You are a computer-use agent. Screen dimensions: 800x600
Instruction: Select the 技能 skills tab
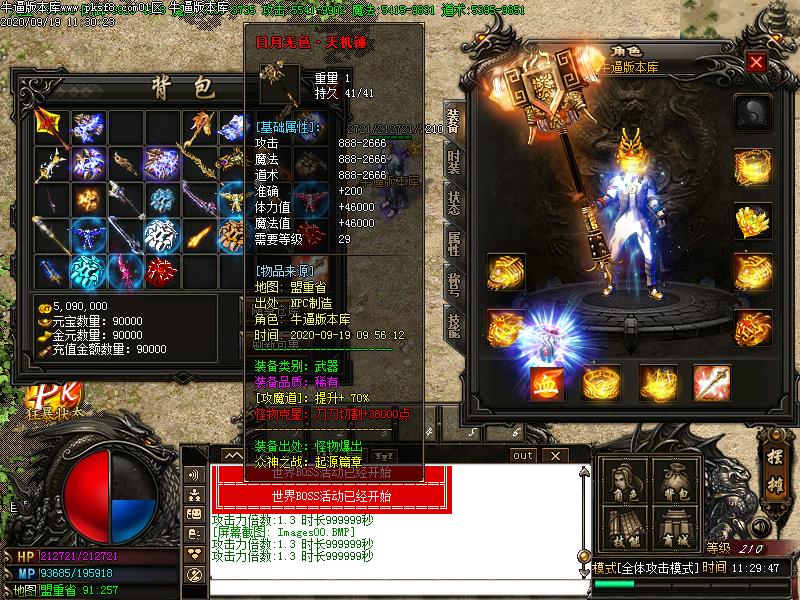click(453, 323)
